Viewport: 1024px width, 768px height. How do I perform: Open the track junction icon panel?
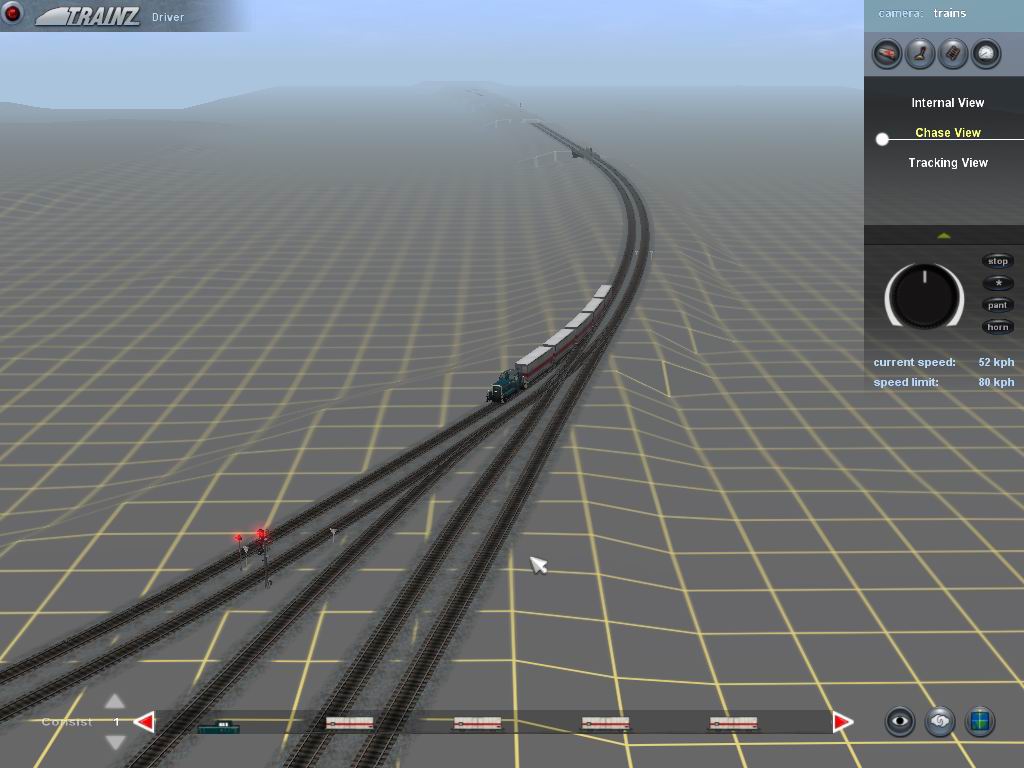(953, 53)
